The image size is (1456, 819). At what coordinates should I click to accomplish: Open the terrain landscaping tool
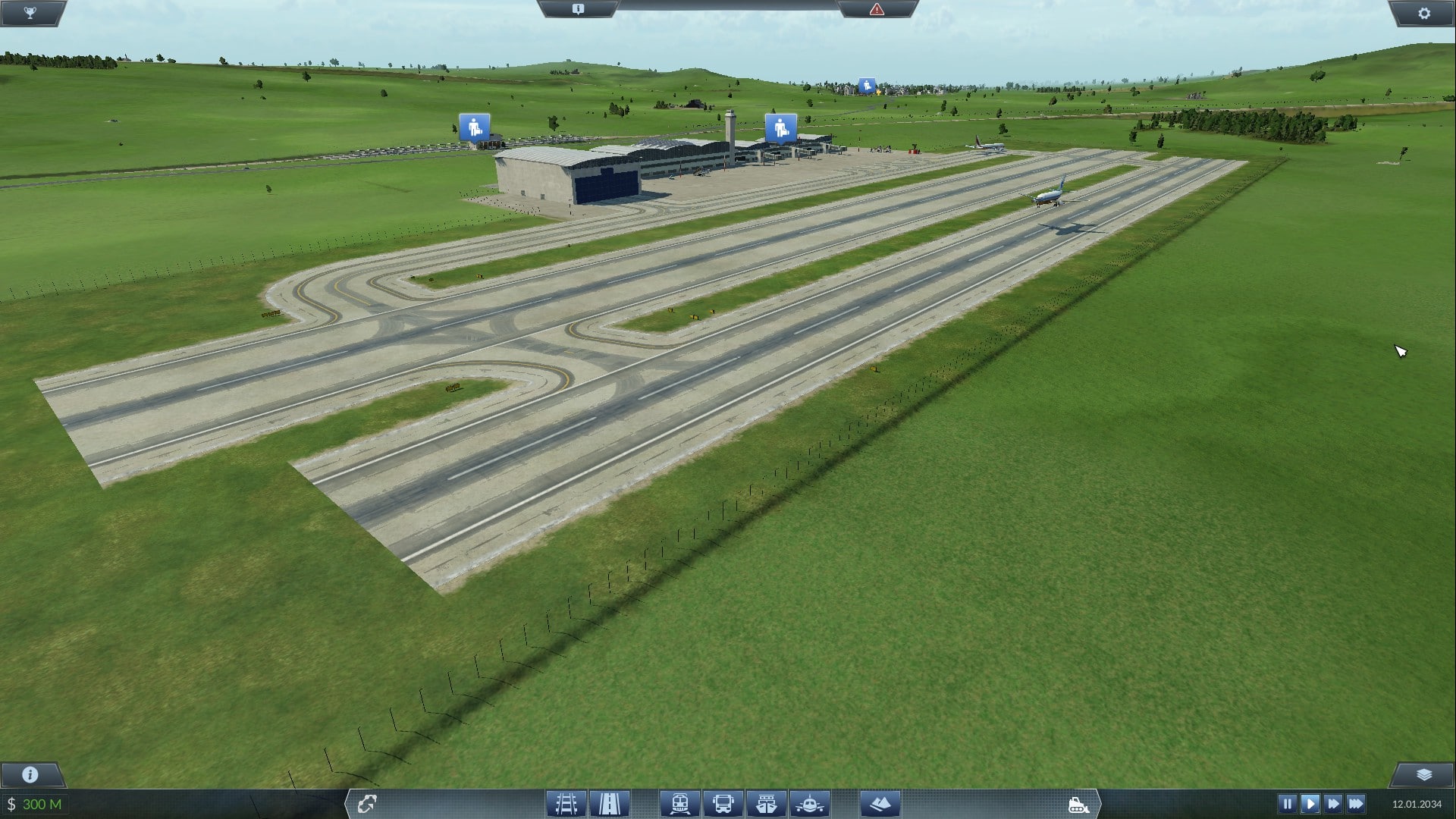point(880,804)
